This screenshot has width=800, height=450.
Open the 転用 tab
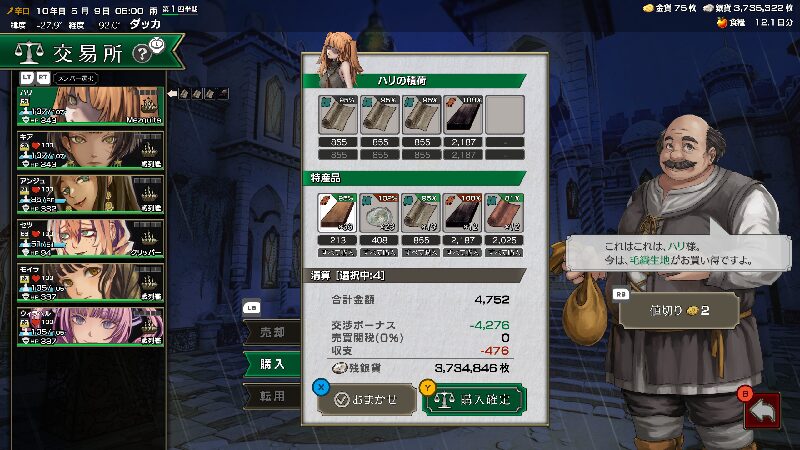pyautogui.click(x=272, y=396)
